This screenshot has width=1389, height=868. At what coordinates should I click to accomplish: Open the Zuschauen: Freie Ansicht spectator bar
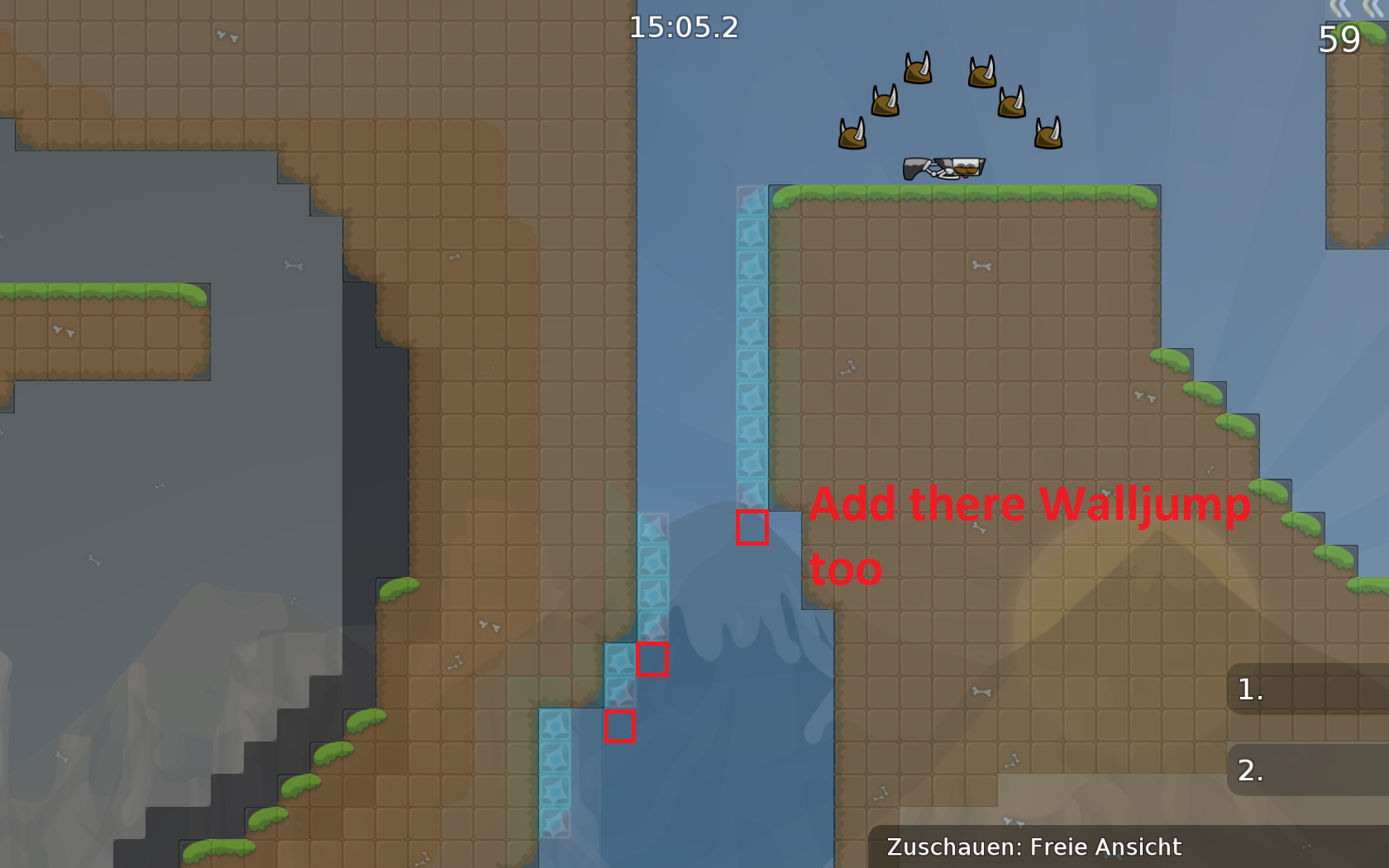pos(1033,847)
